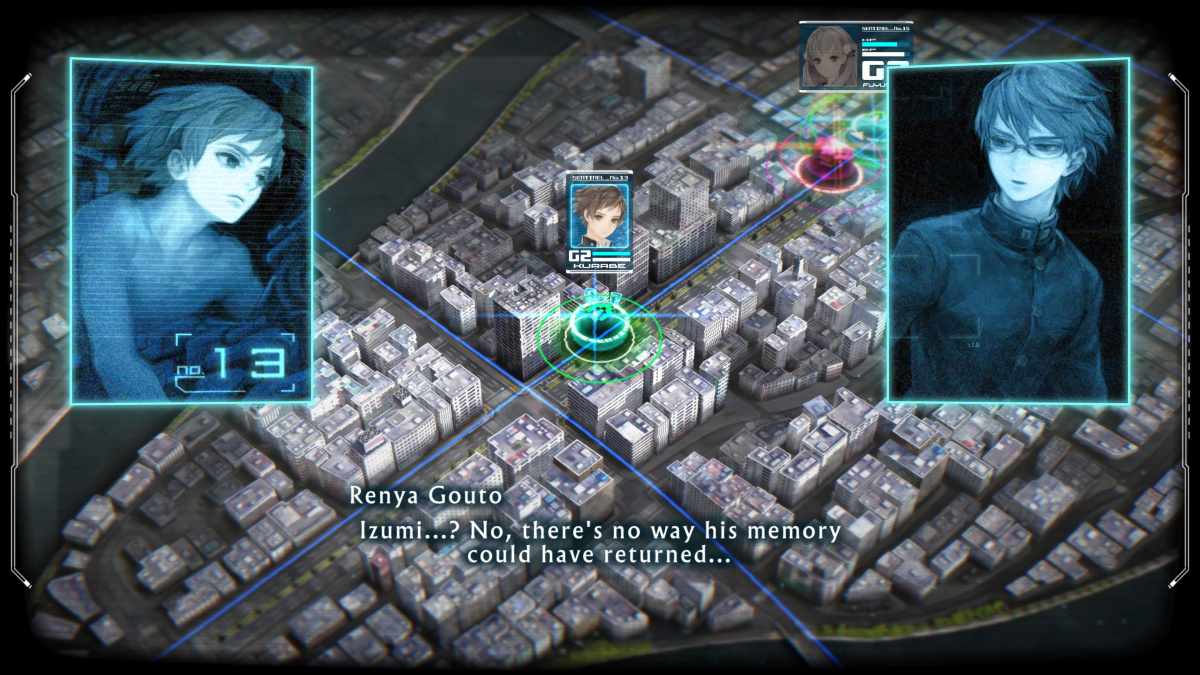Select Kurabe's G2 sentinel card
Screen dimensions: 1200x675
(x=600, y=222)
